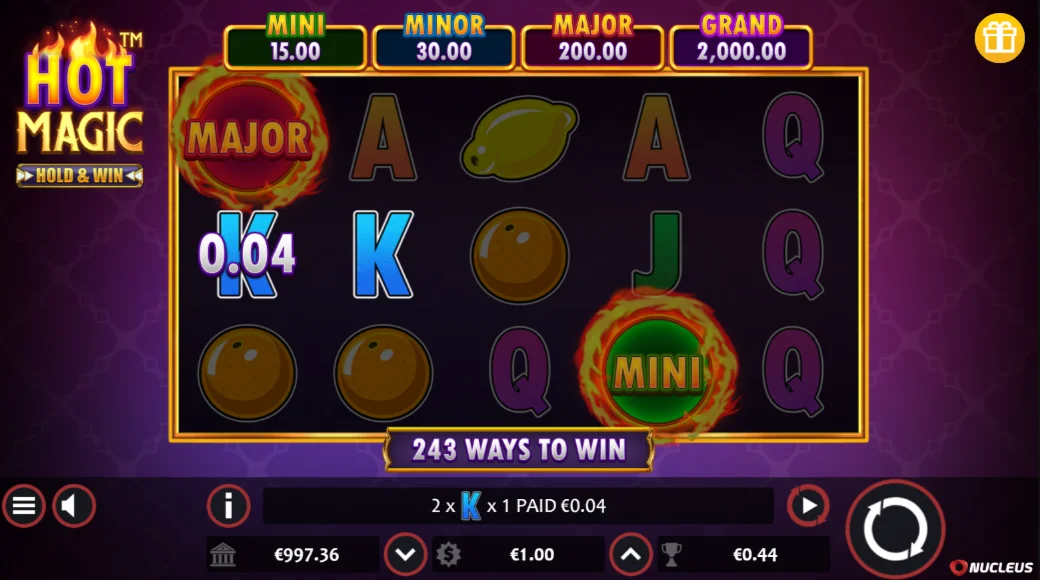Increase the bet with the up arrow
Screen dimensions: 1040x580
630,554
